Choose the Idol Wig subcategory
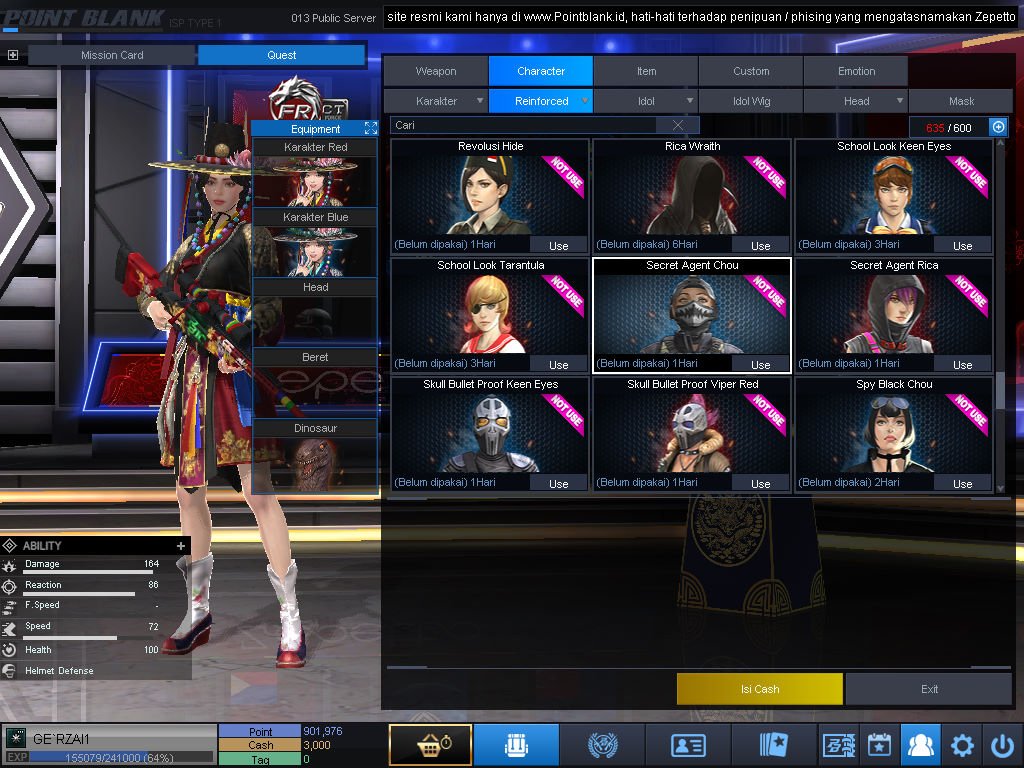1024x768 pixels. pyautogui.click(x=751, y=101)
